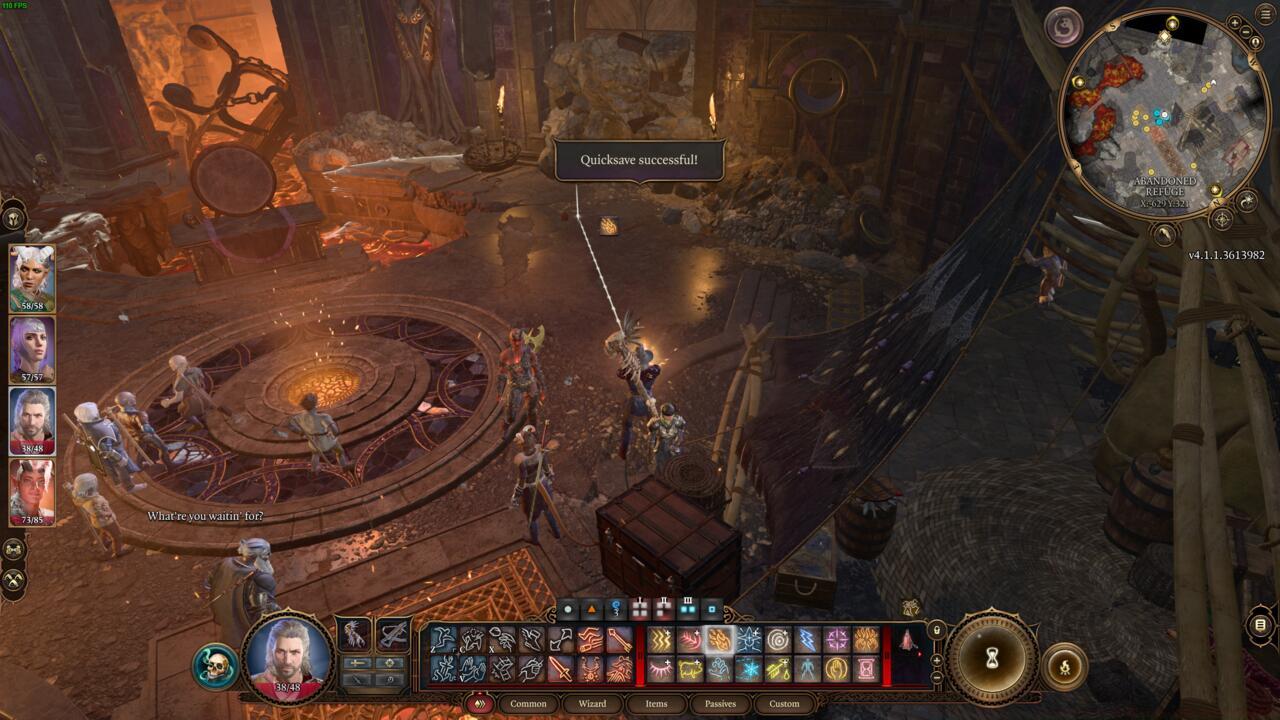Switch to the Custom hotbar tab

tap(784, 704)
